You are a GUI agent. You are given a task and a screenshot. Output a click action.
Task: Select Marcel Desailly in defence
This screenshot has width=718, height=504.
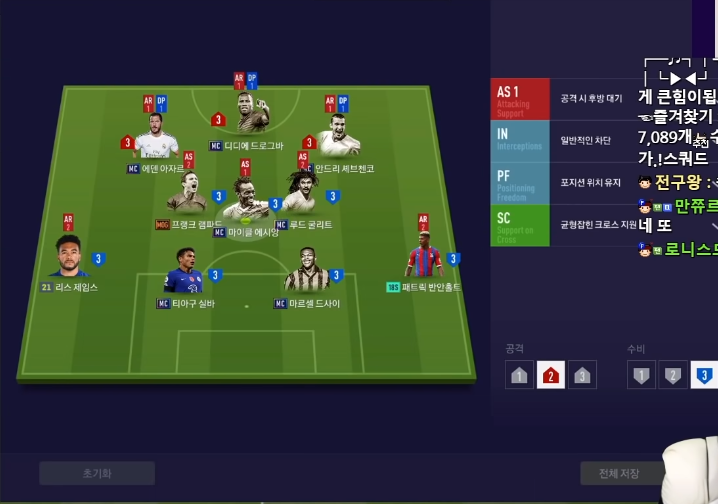[x=306, y=270]
